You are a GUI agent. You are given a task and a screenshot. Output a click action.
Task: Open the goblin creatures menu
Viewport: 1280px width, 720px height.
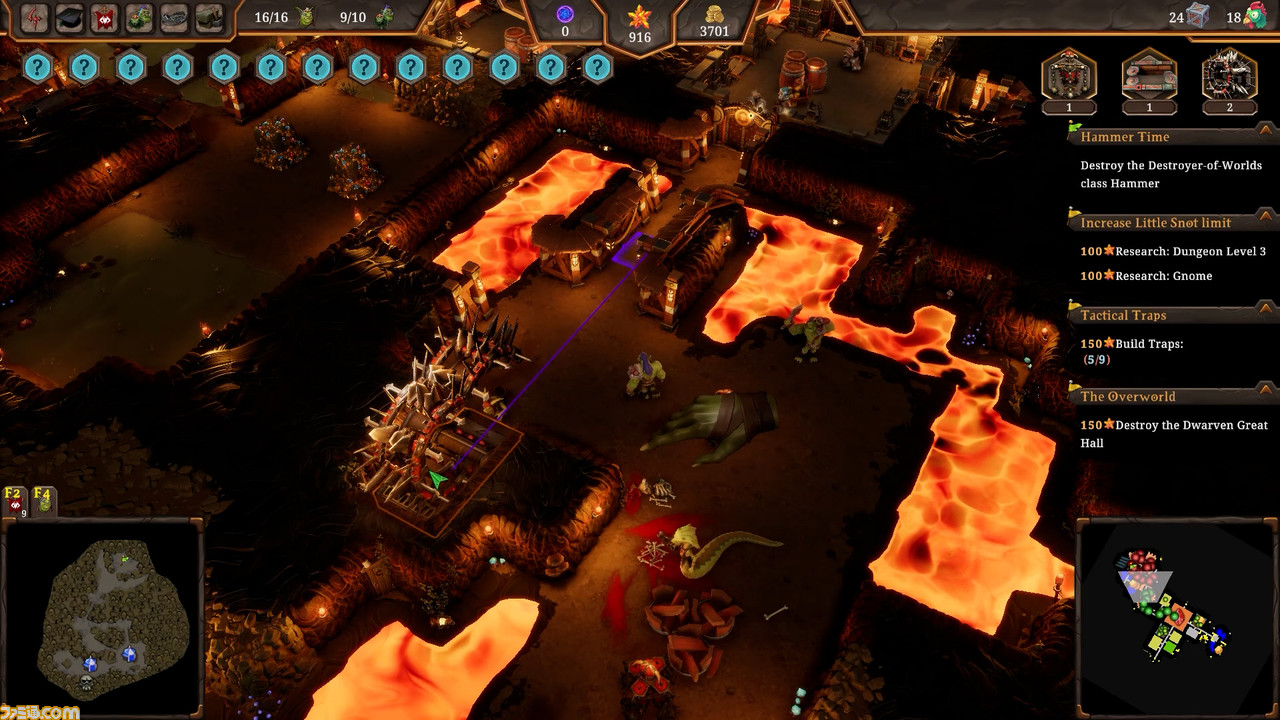[139, 17]
